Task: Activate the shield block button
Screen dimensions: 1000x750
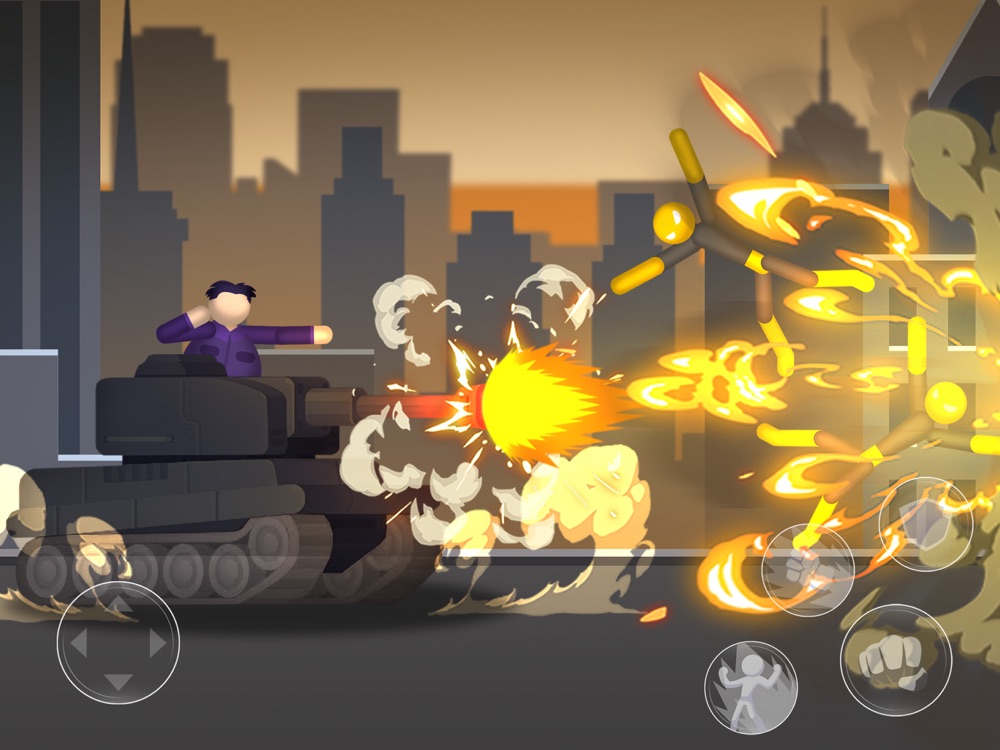Action: point(925,524)
